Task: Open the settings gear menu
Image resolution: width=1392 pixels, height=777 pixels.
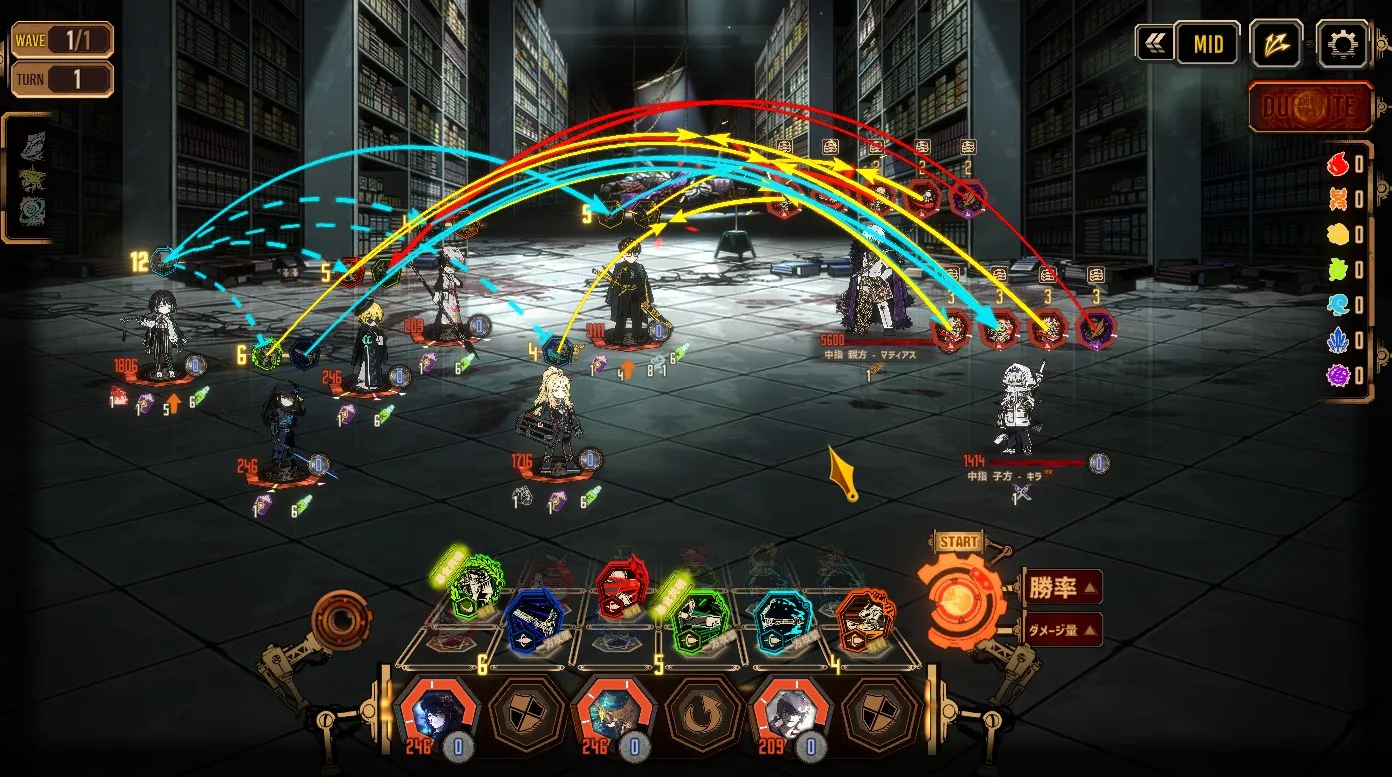Action: (1342, 44)
